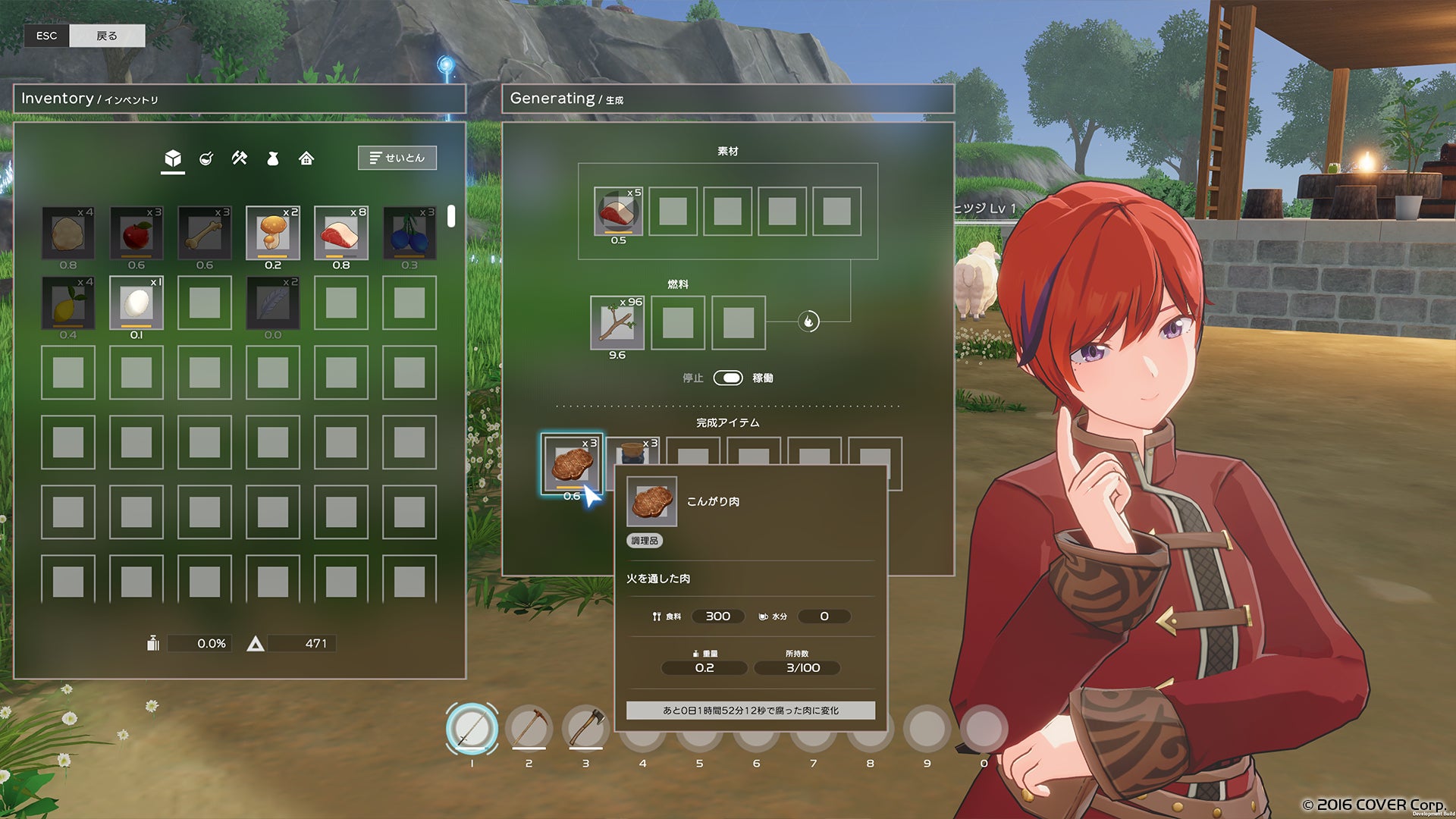Choose the raw meat slot in inventory
1456x819 pixels.
[x=341, y=234]
